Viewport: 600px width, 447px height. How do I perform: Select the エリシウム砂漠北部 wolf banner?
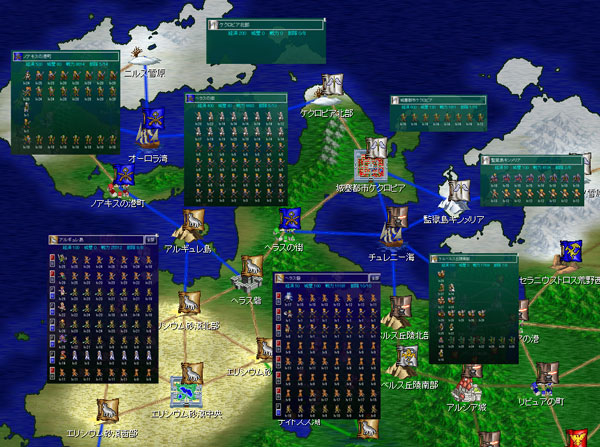click(x=190, y=303)
